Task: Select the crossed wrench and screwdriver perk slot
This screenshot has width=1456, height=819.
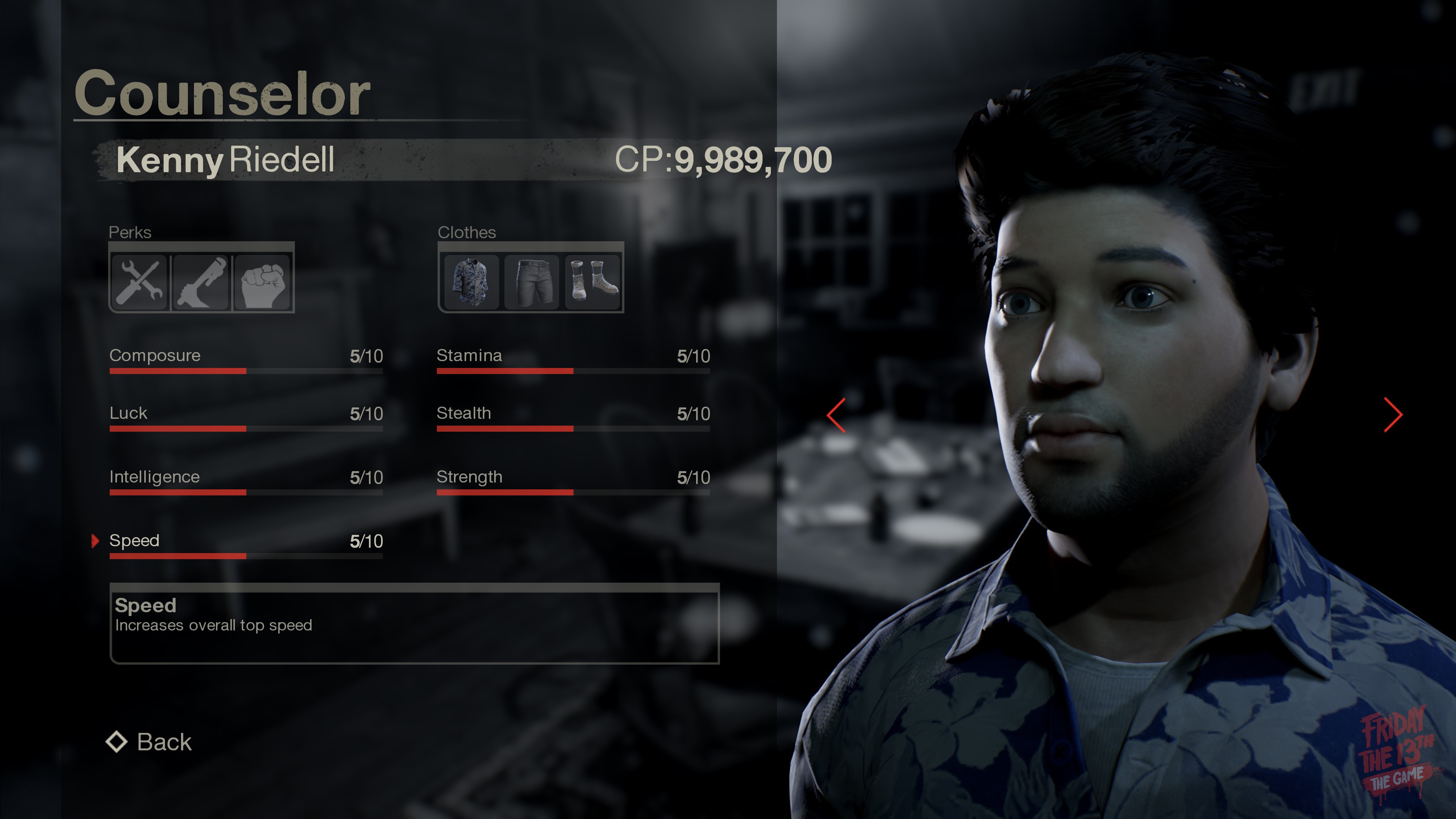Action: 140,281
